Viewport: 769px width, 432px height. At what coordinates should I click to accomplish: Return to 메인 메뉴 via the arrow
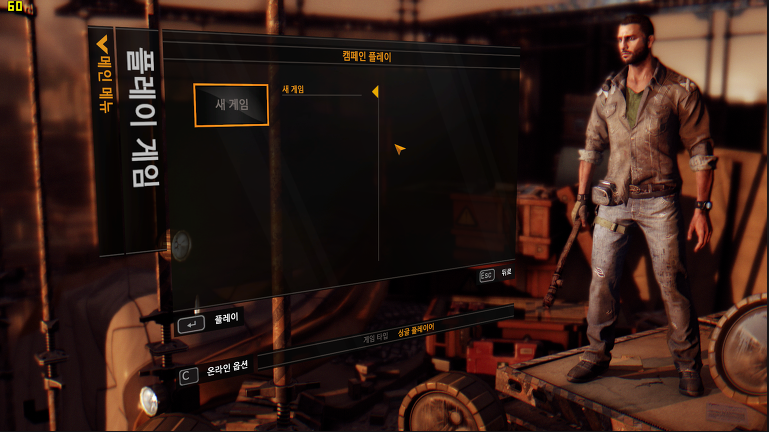coord(102,45)
